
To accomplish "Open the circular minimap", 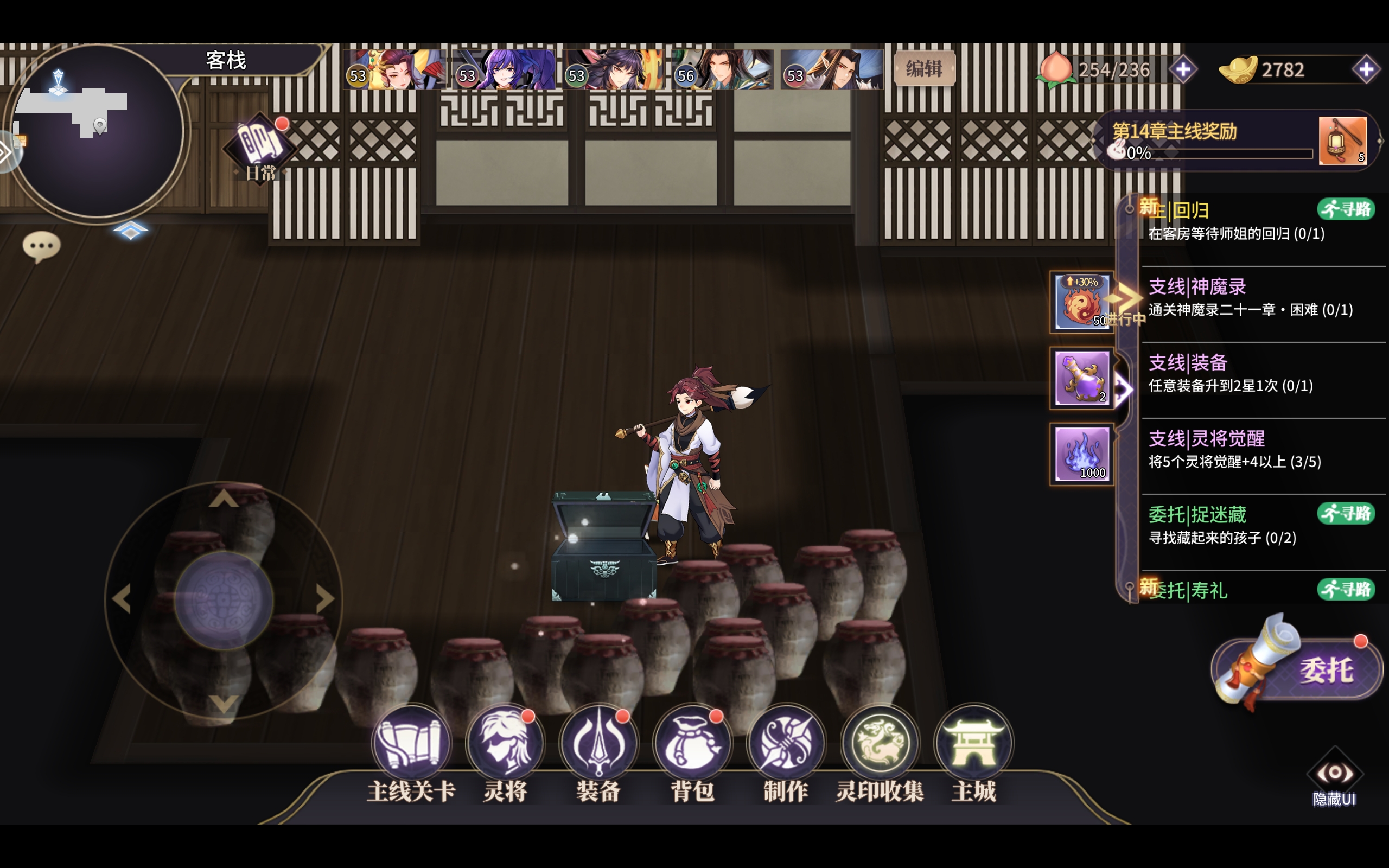I will click(x=97, y=131).
